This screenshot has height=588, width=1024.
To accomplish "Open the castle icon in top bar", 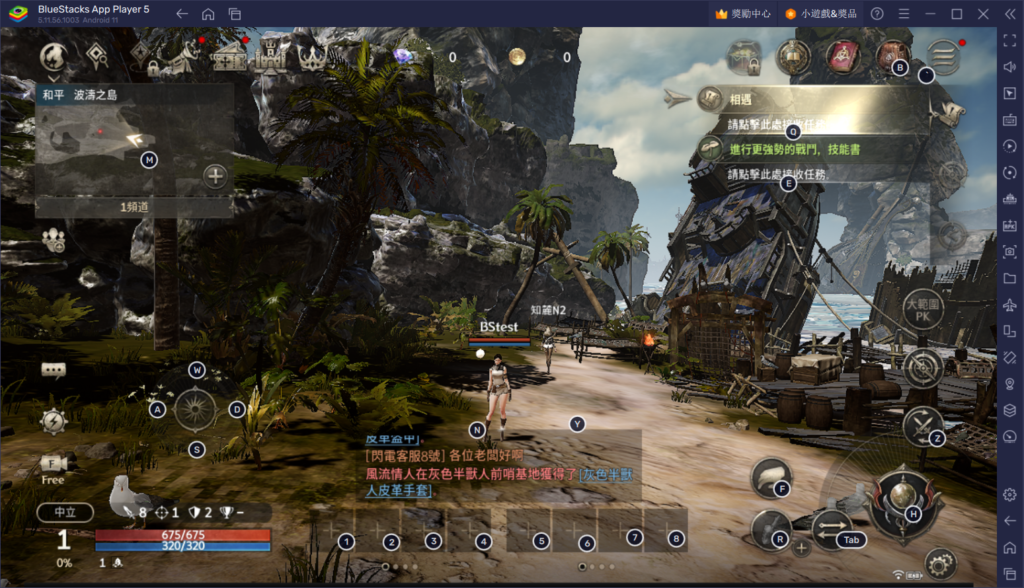I will pos(268,57).
